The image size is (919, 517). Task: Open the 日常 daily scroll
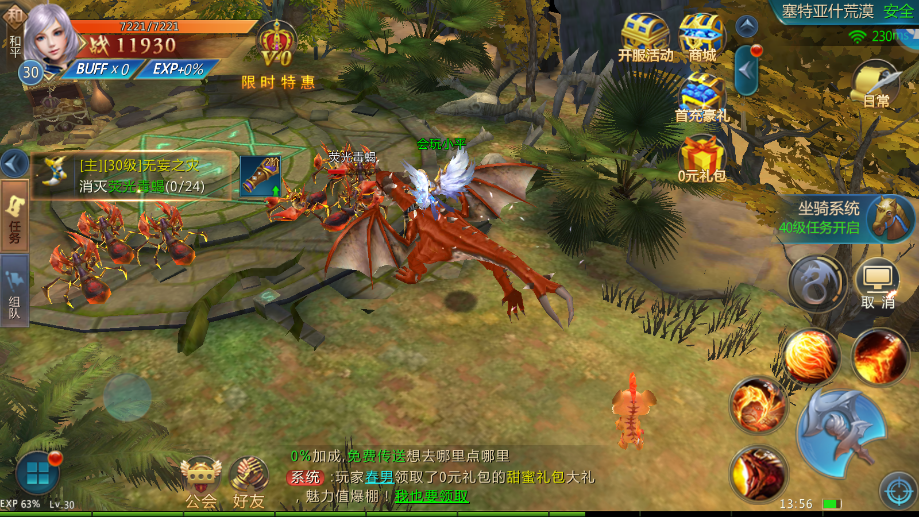click(x=876, y=82)
